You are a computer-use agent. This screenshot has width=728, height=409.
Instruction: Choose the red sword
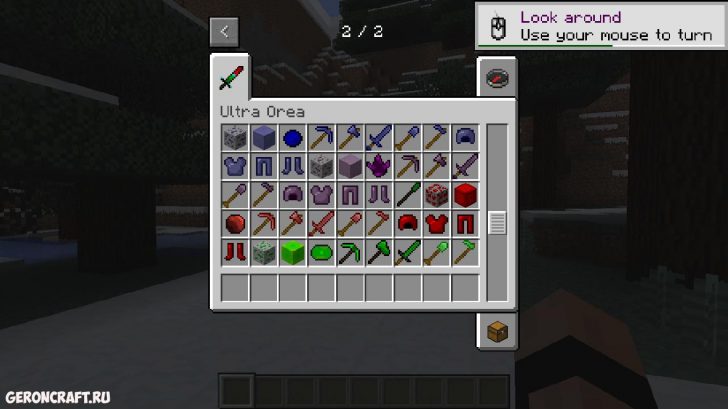321,224
